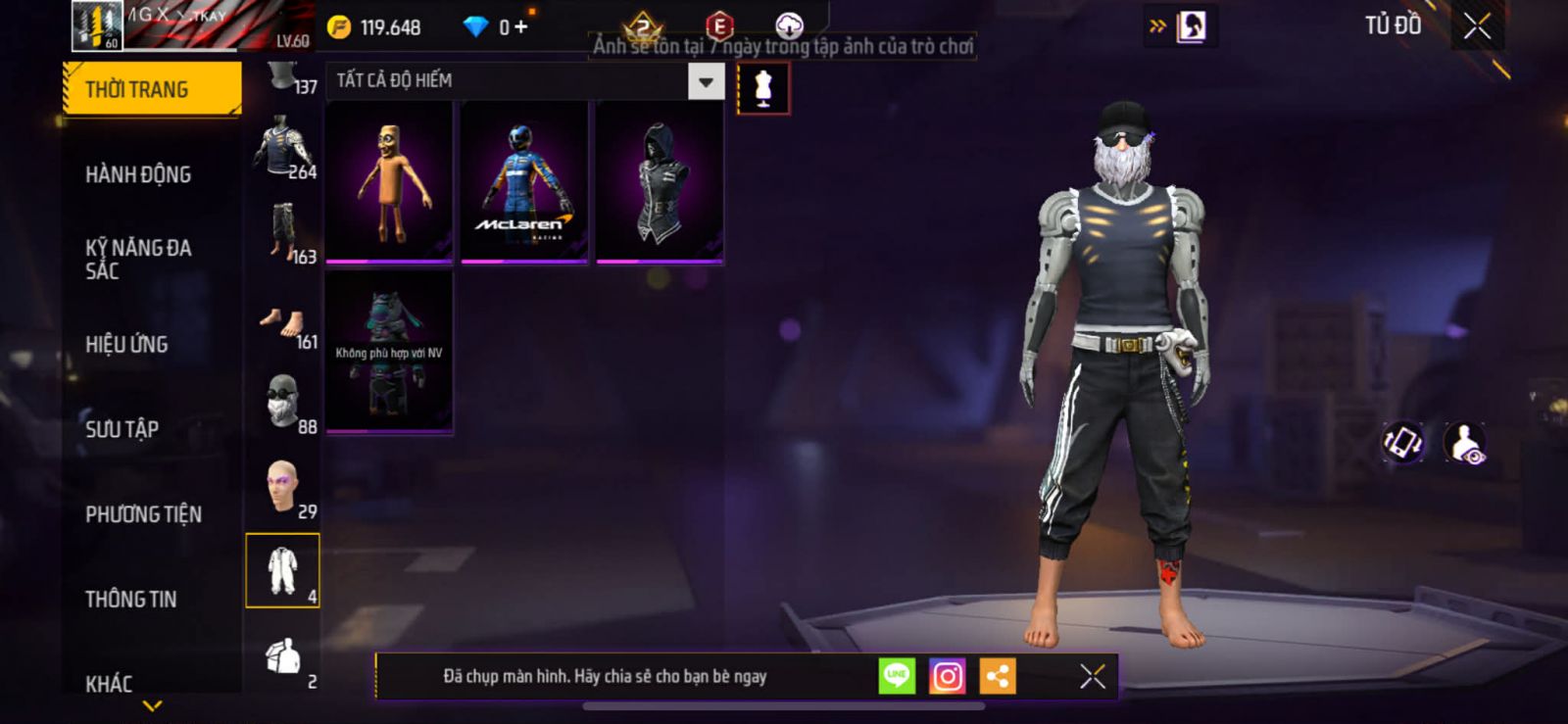Open the mask category with 88 items
Viewport: 1568px width, 724px height.
tap(284, 402)
